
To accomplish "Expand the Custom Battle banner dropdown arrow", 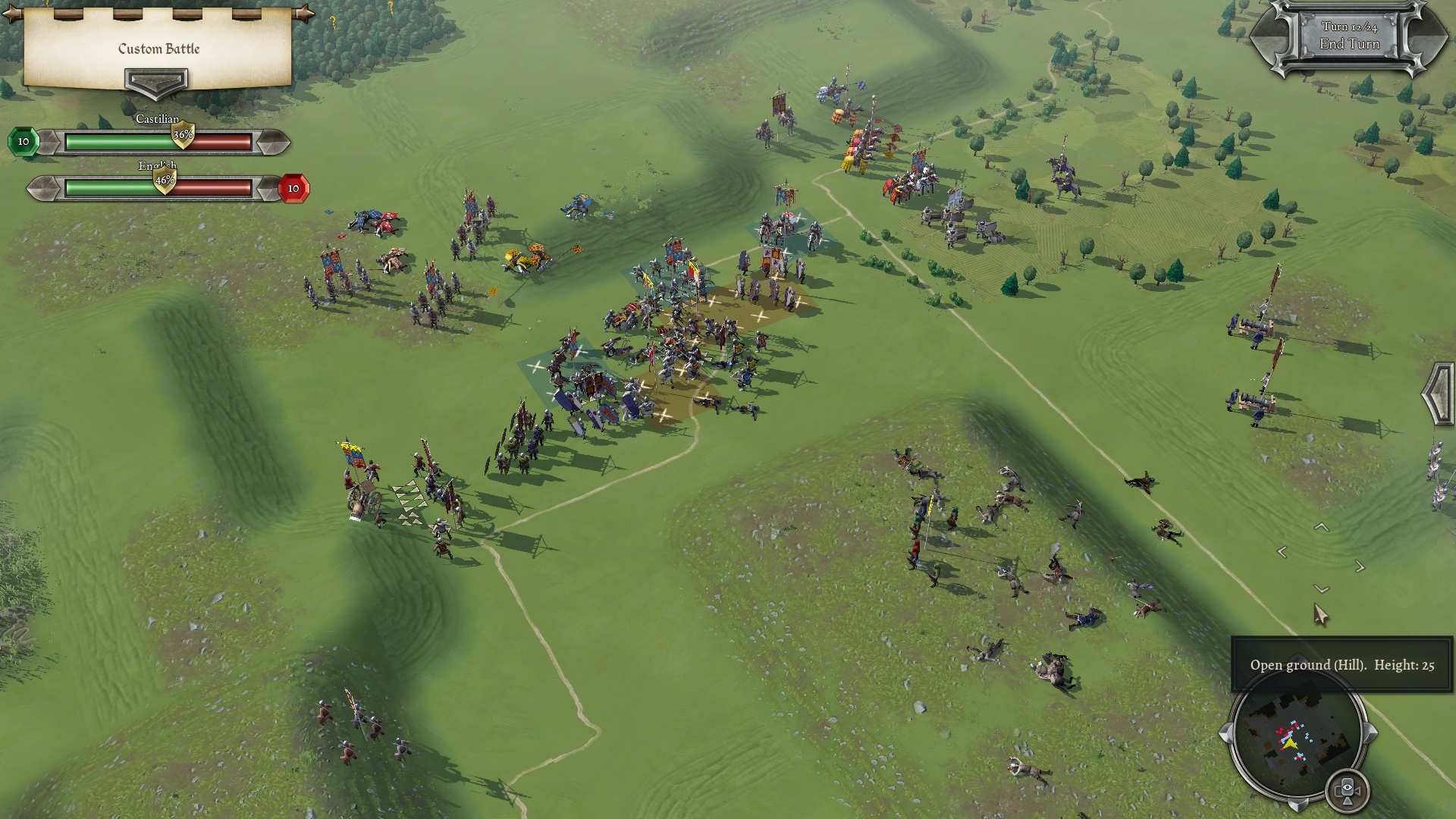I will (156, 82).
